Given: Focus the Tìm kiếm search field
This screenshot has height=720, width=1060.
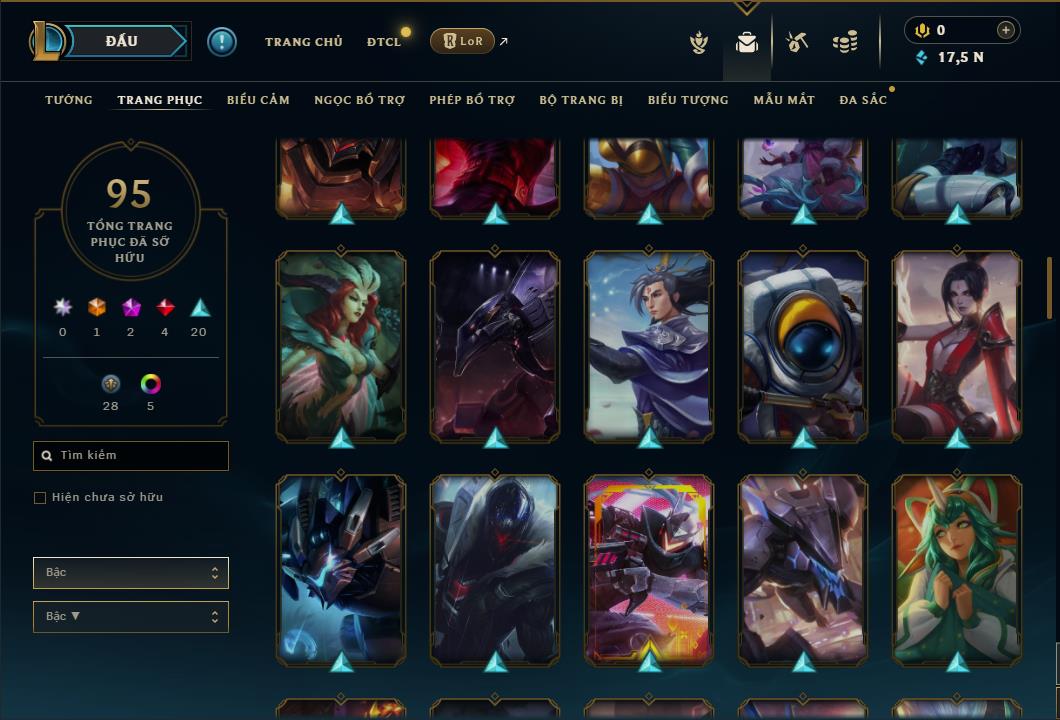Looking at the screenshot, I should click(x=131, y=456).
